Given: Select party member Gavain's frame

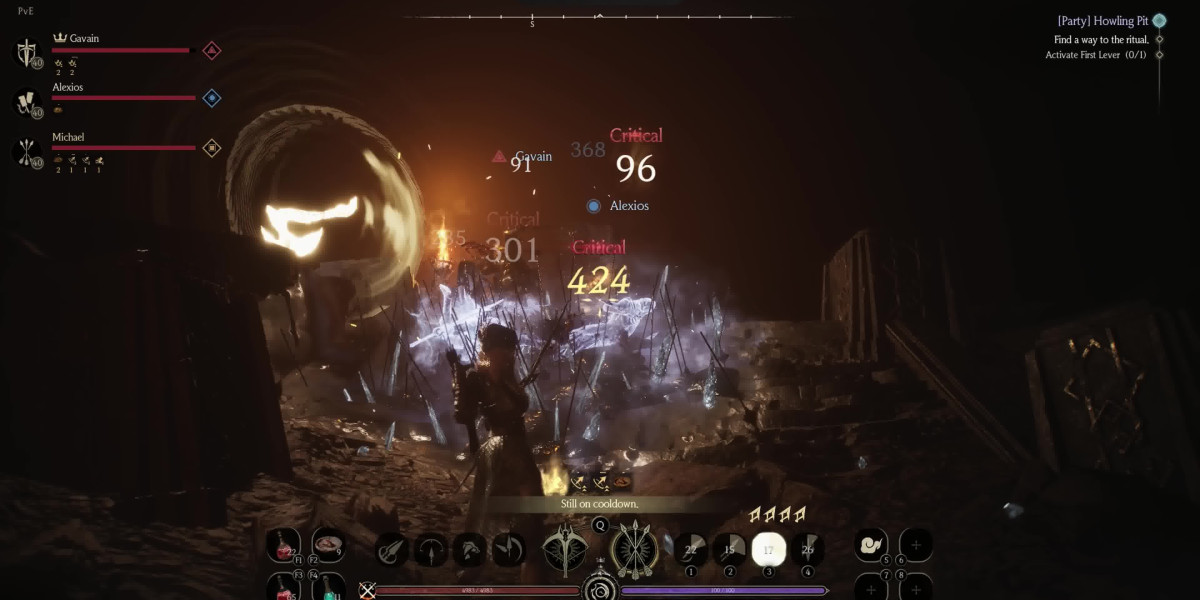Looking at the screenshot, I should [x=110, y=48].
